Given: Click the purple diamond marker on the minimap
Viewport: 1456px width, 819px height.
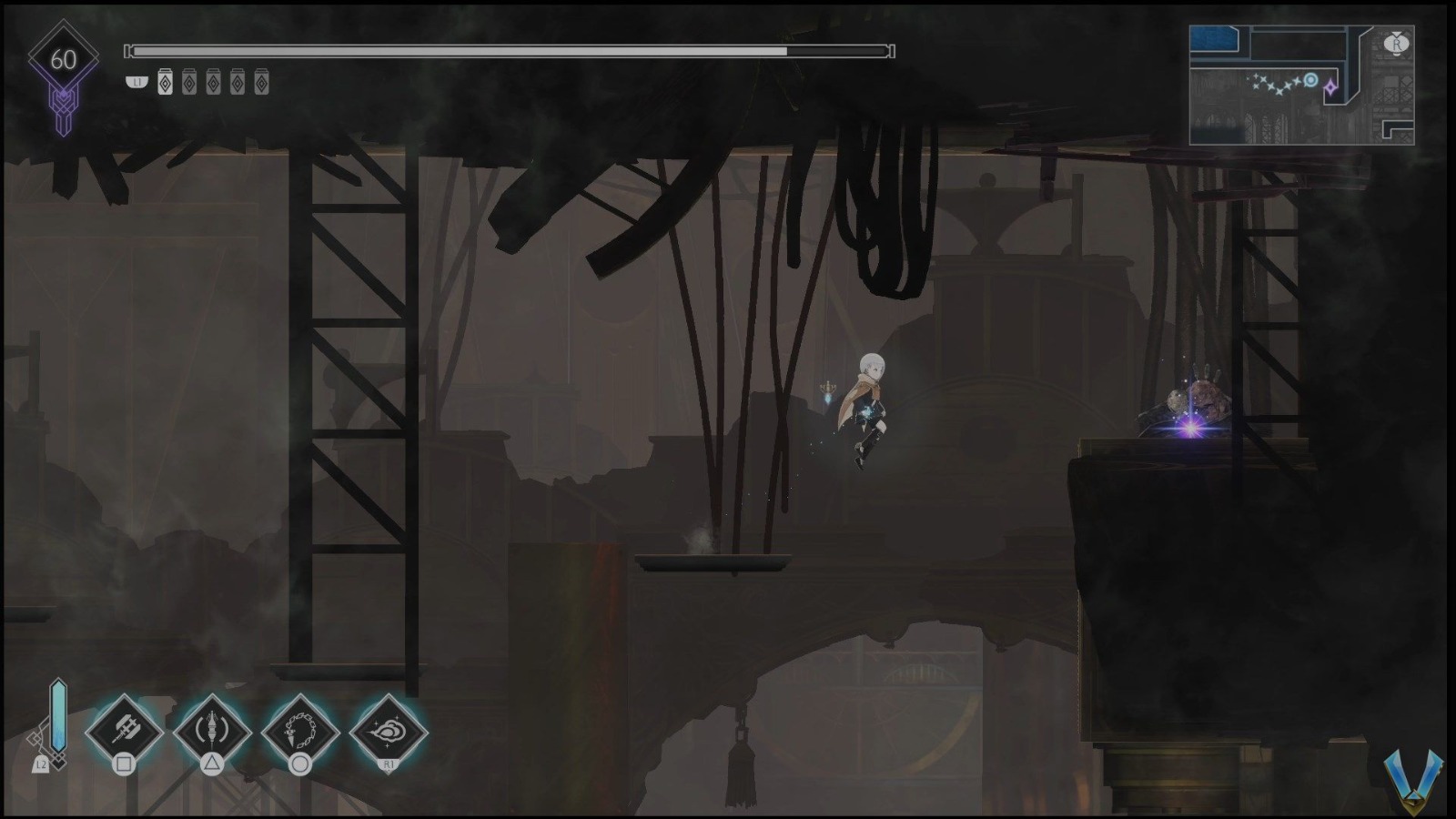Looking at the screenshot, I should point(1330,87).
